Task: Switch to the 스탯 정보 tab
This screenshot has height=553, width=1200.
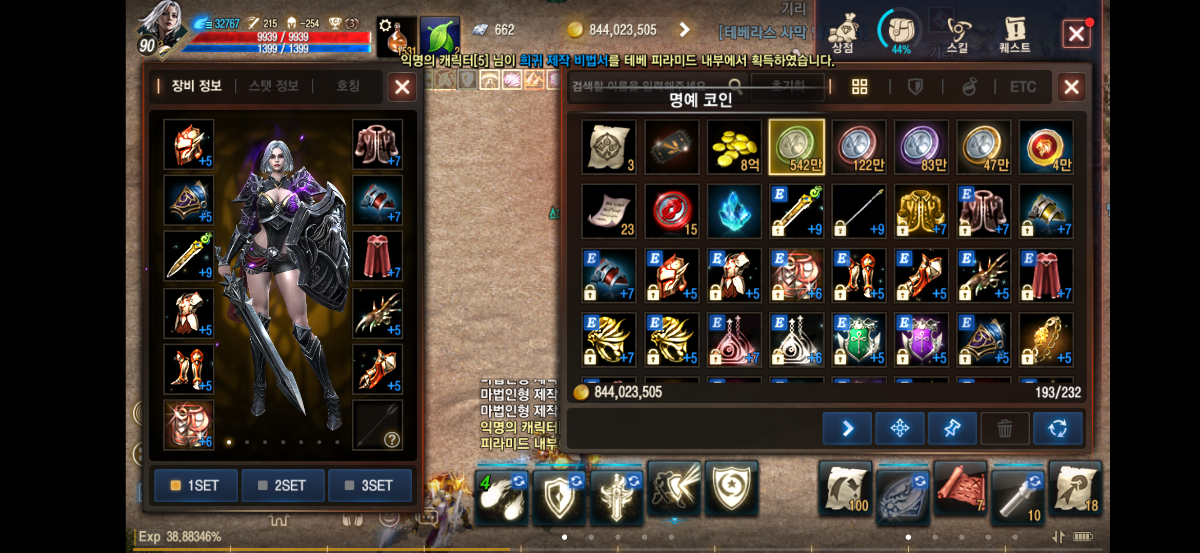Action: pos(273,86)
